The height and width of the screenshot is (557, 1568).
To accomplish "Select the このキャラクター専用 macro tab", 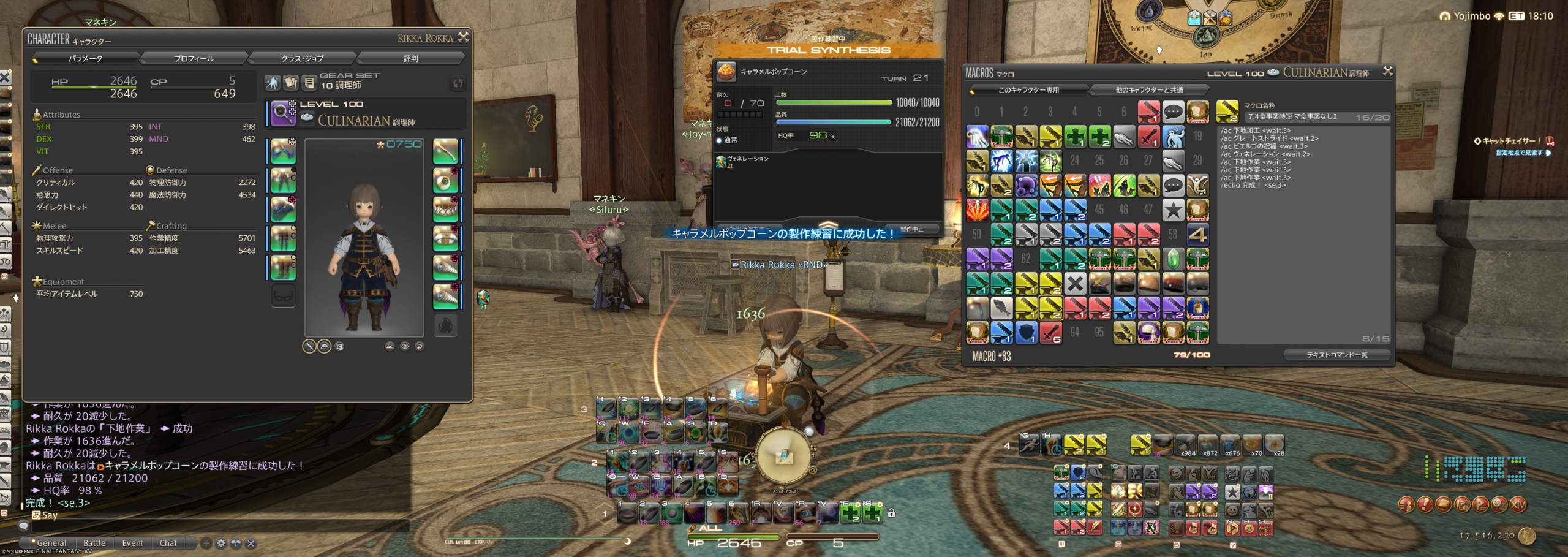I will click(1028, 90).
